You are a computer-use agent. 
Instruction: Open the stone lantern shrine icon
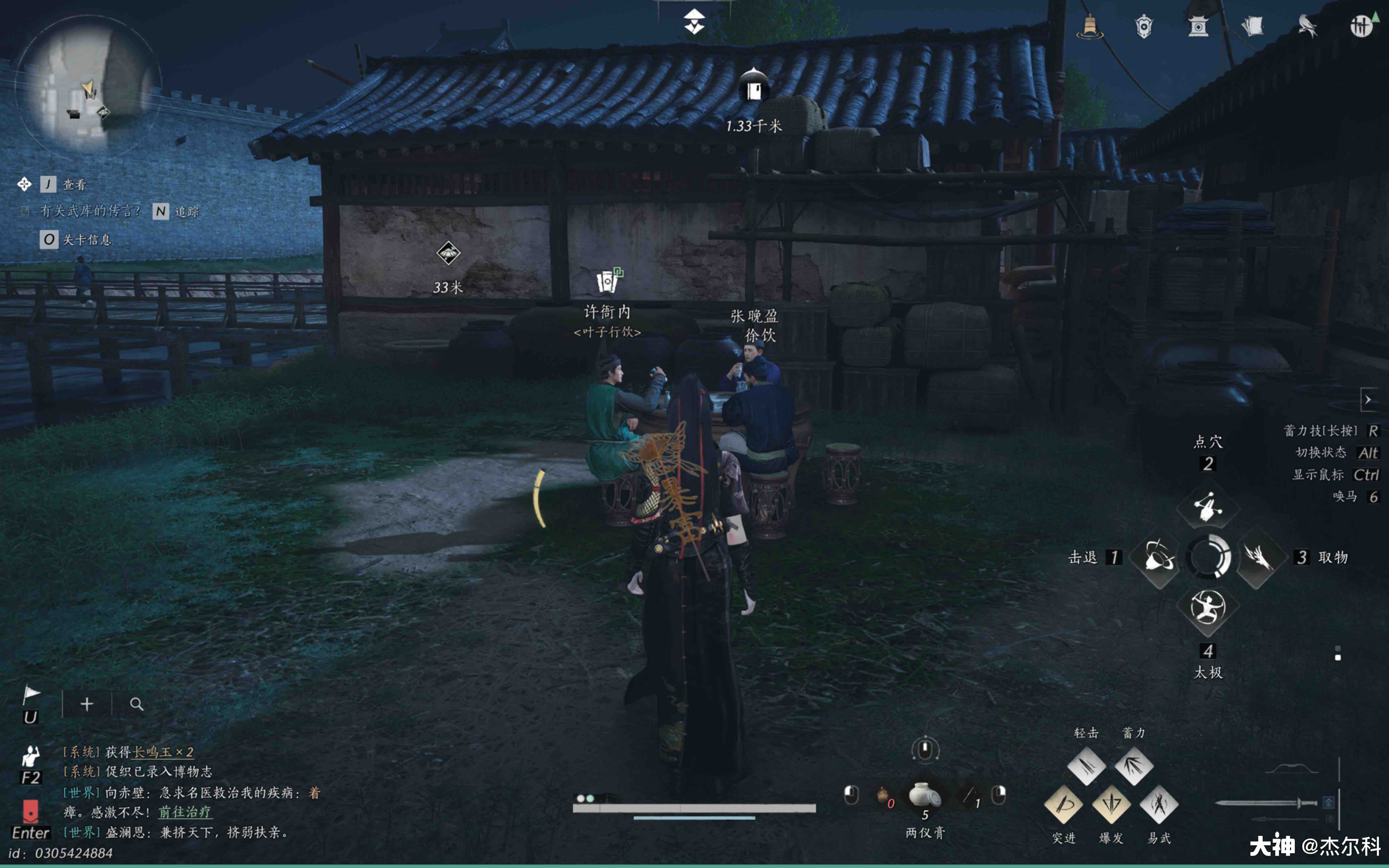point(1199,26)
